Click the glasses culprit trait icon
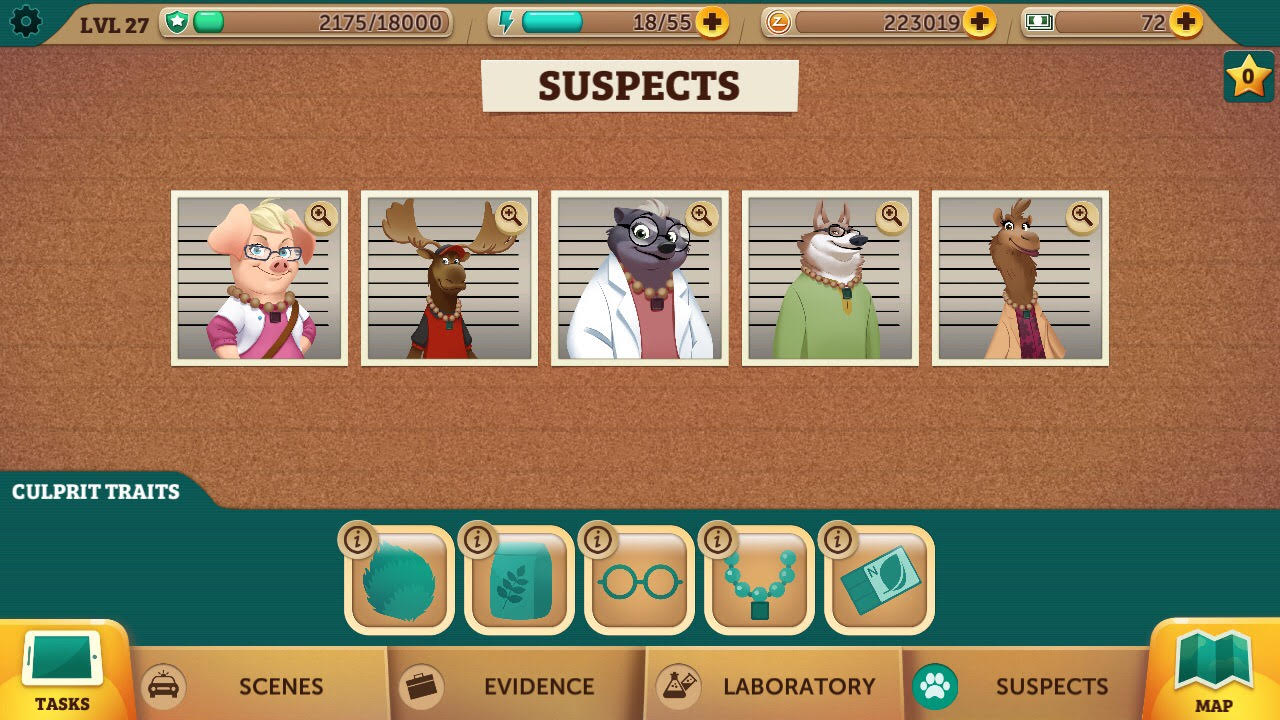1280x720 pixels. [x=638, y=580]
